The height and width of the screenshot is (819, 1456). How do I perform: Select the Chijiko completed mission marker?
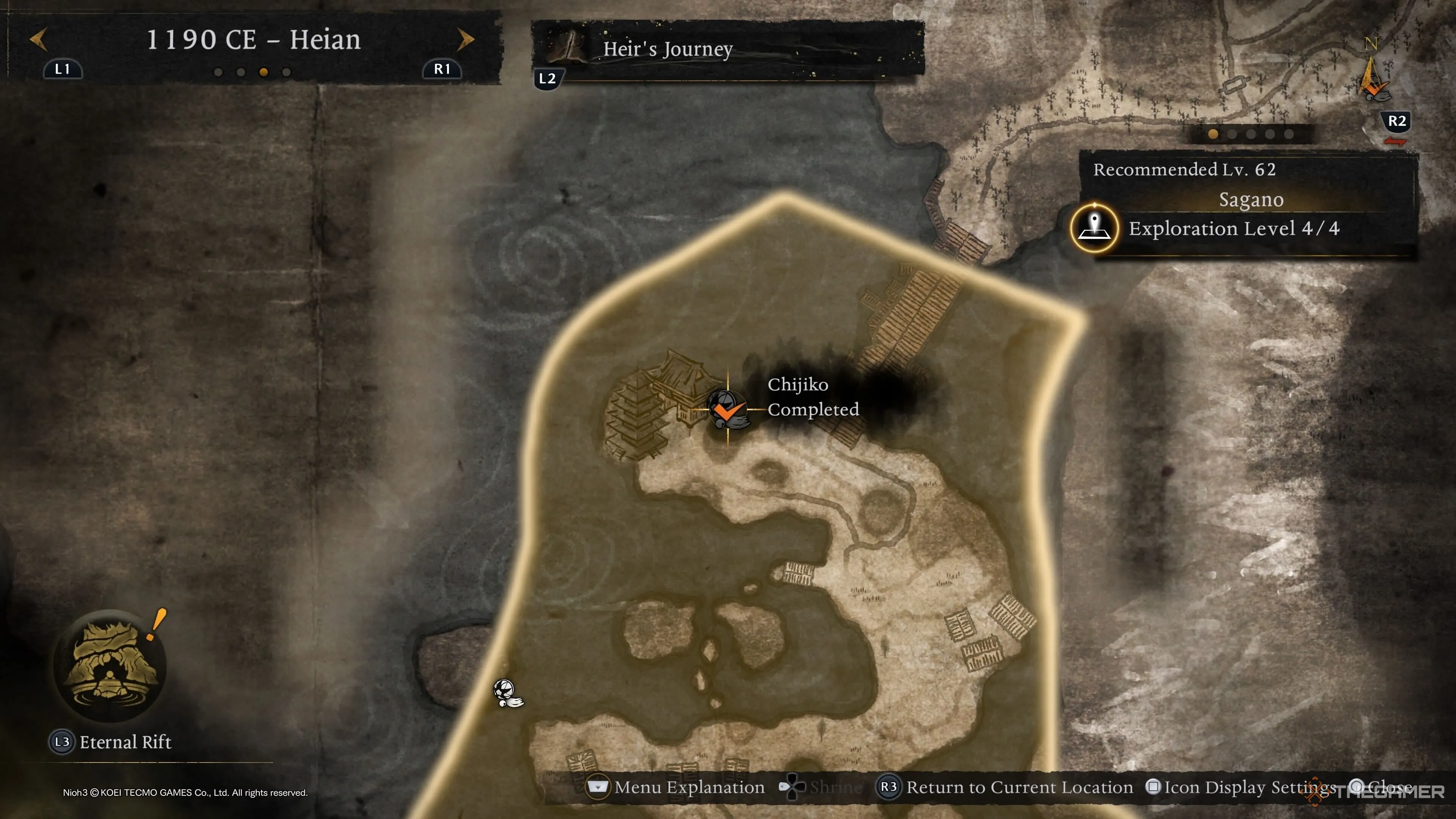coord(727,409)
